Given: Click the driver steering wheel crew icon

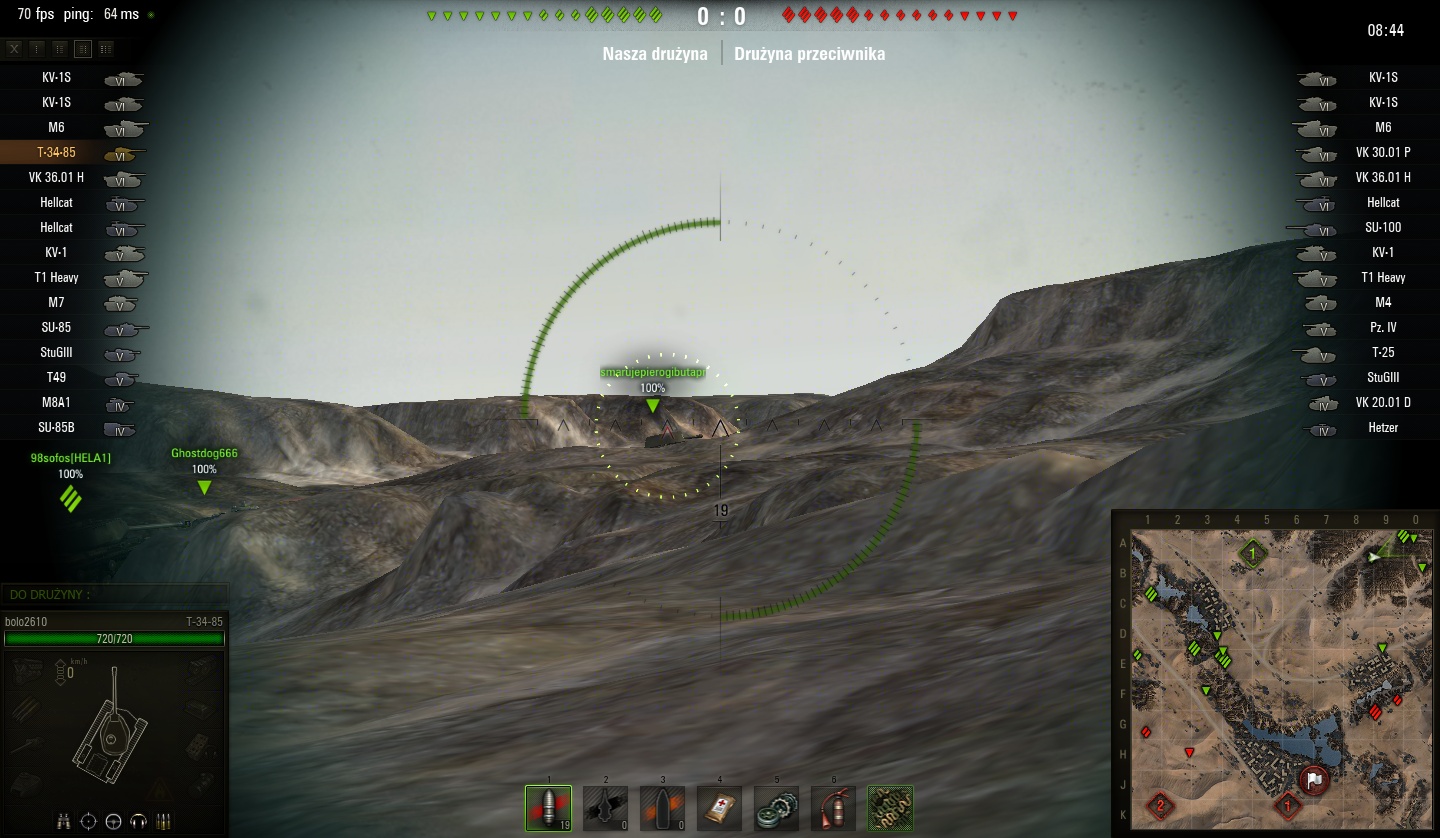Looking at the screenshot, I should (113, 821).
